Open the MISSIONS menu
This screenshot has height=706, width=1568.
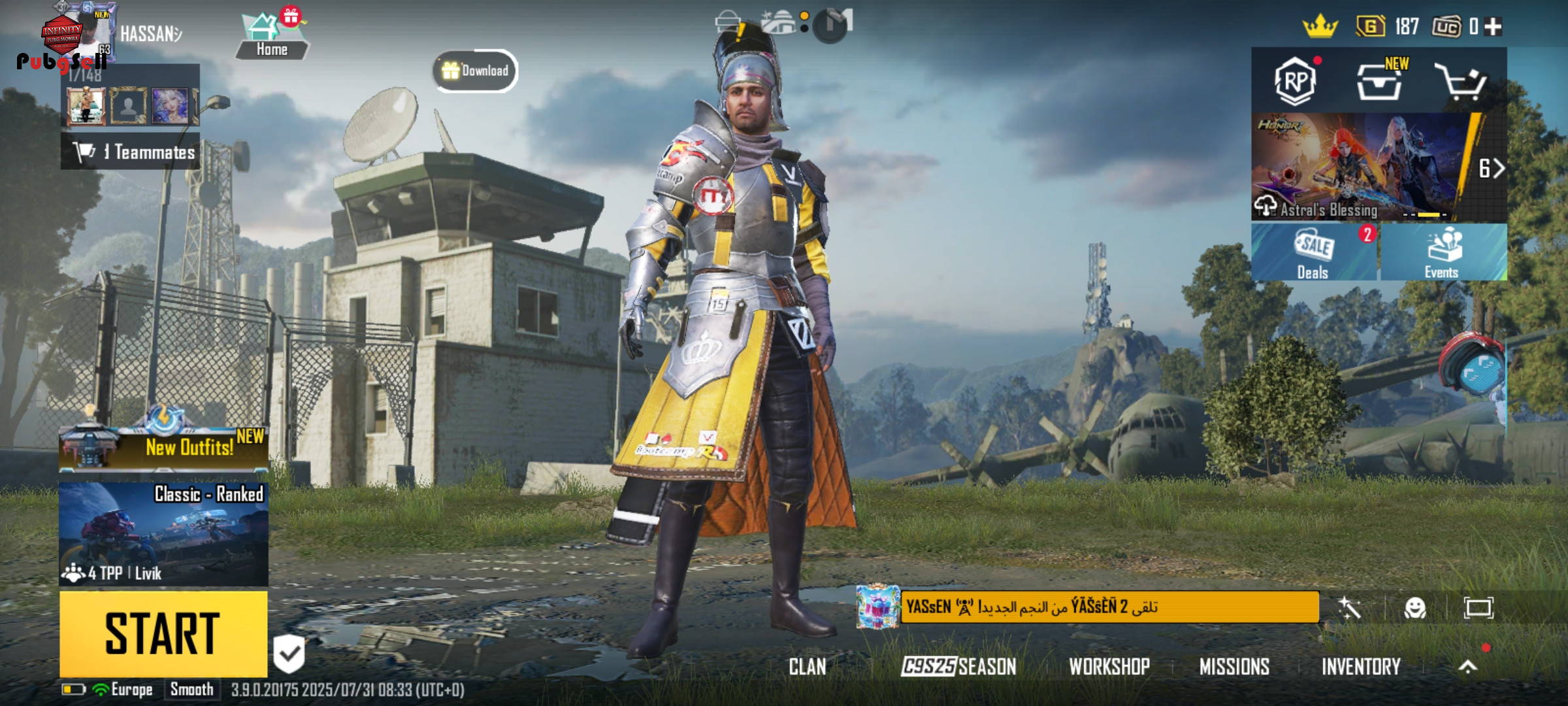click(x=1234, y=667)
